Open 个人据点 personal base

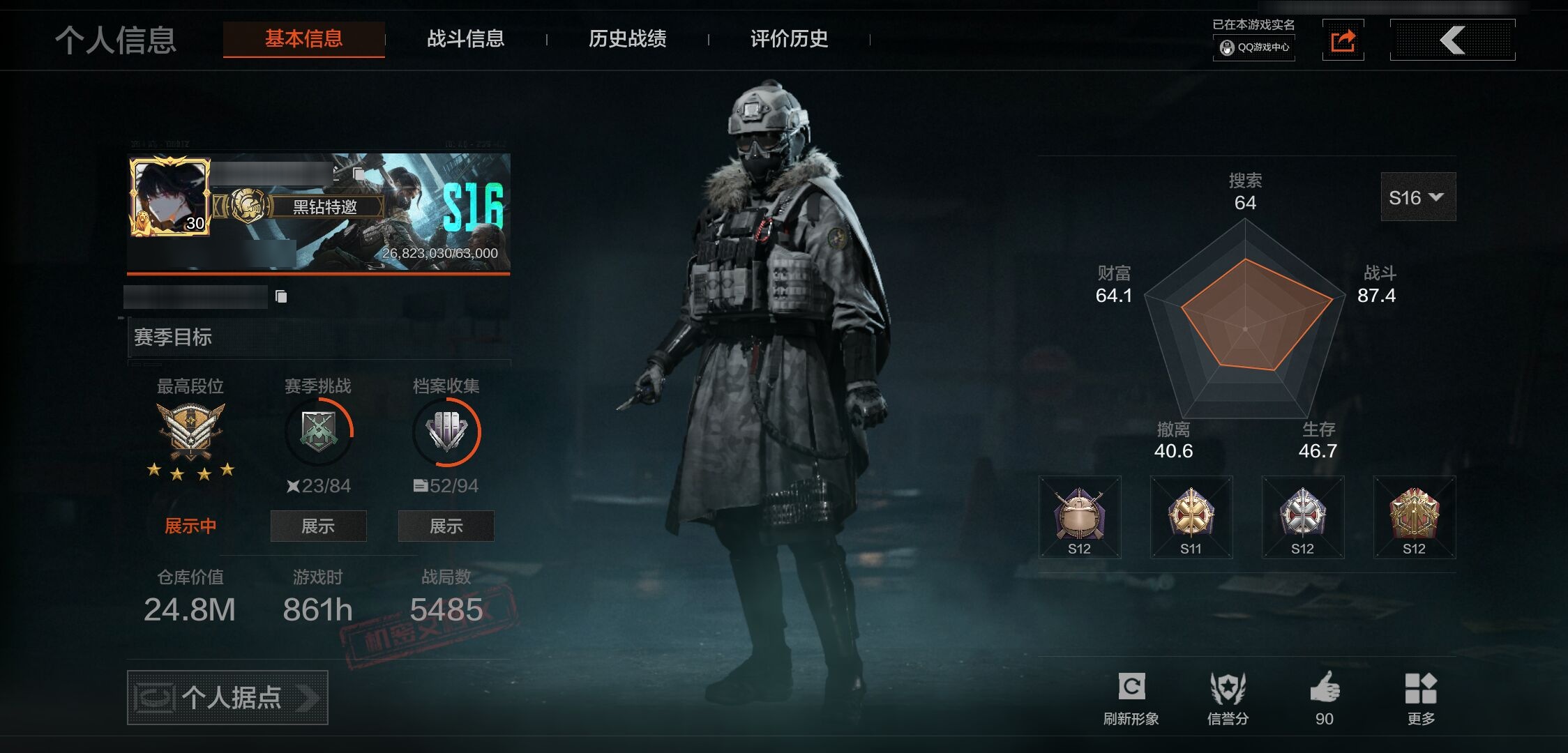click(227, 697)
